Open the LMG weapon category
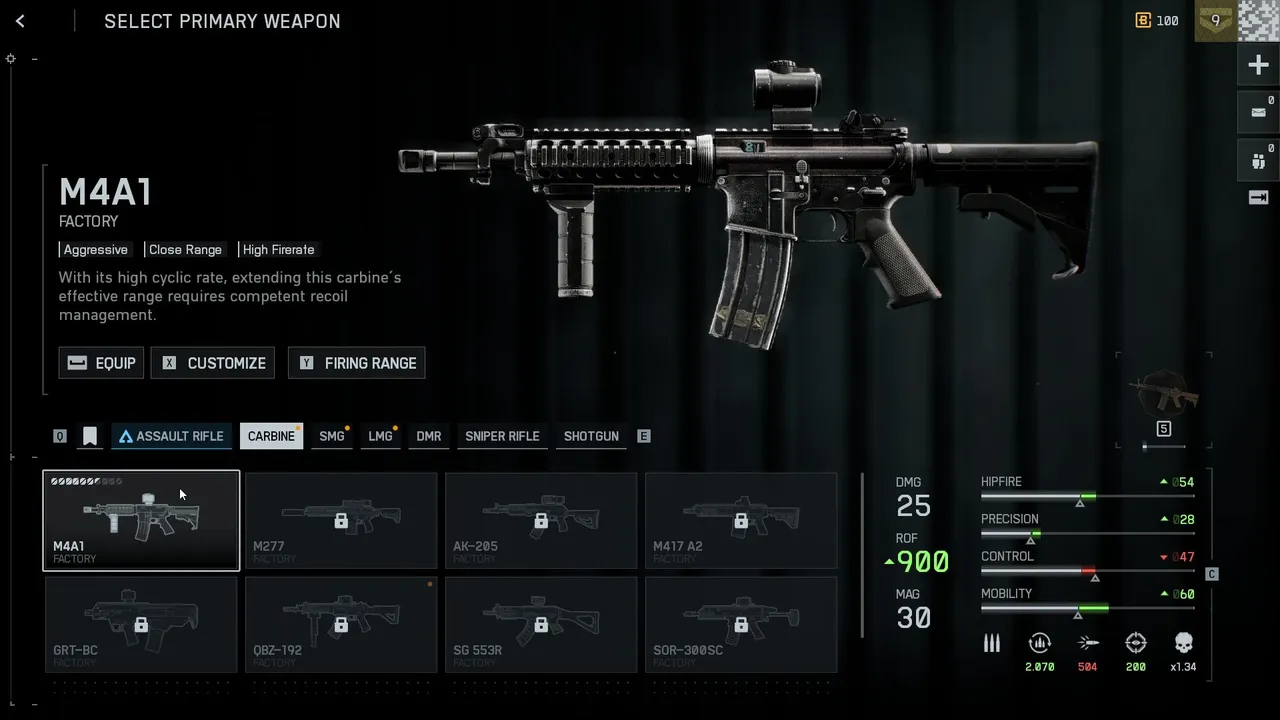 click(x=380, y=436)
